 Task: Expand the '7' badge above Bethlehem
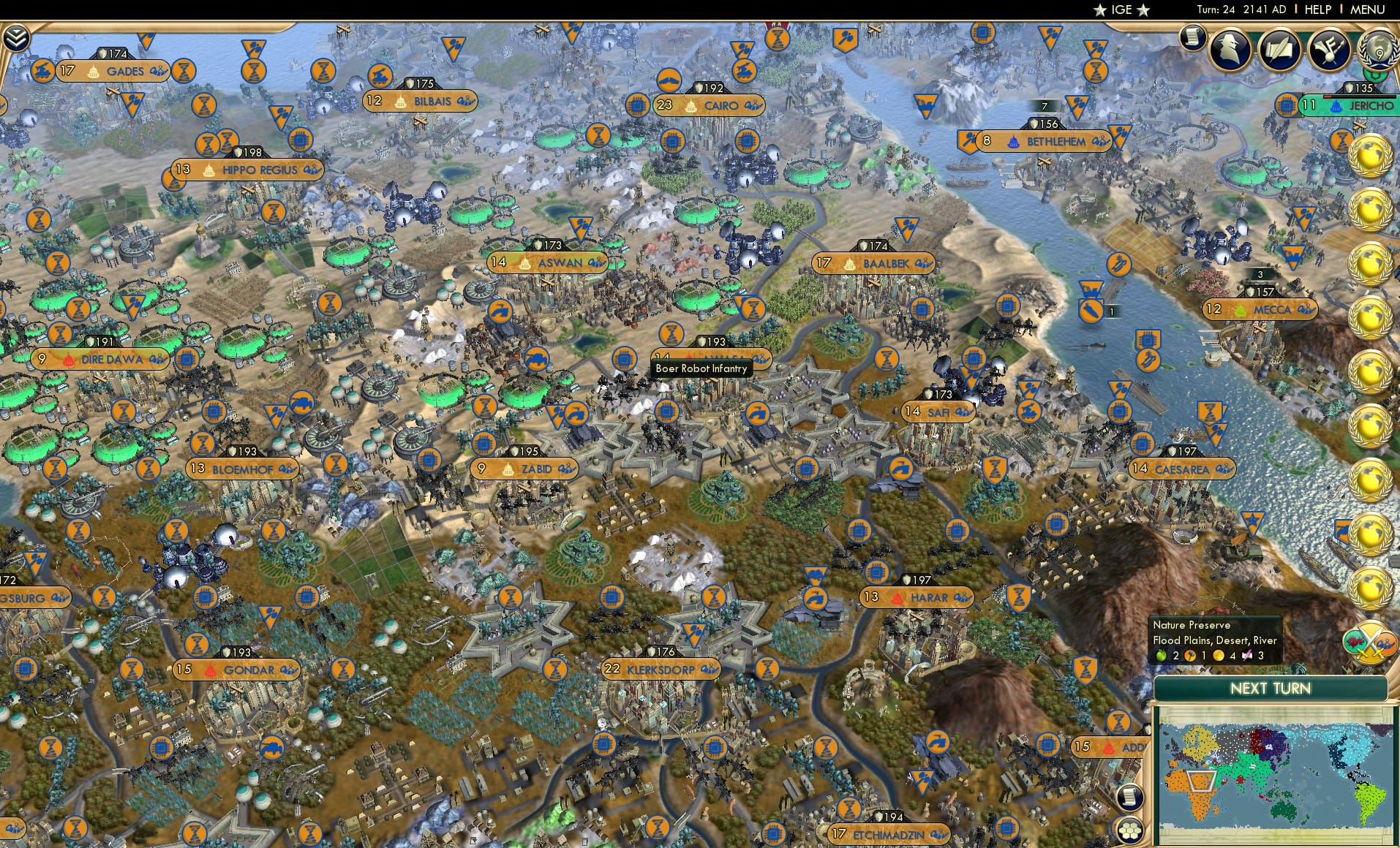pos(1044,105)
